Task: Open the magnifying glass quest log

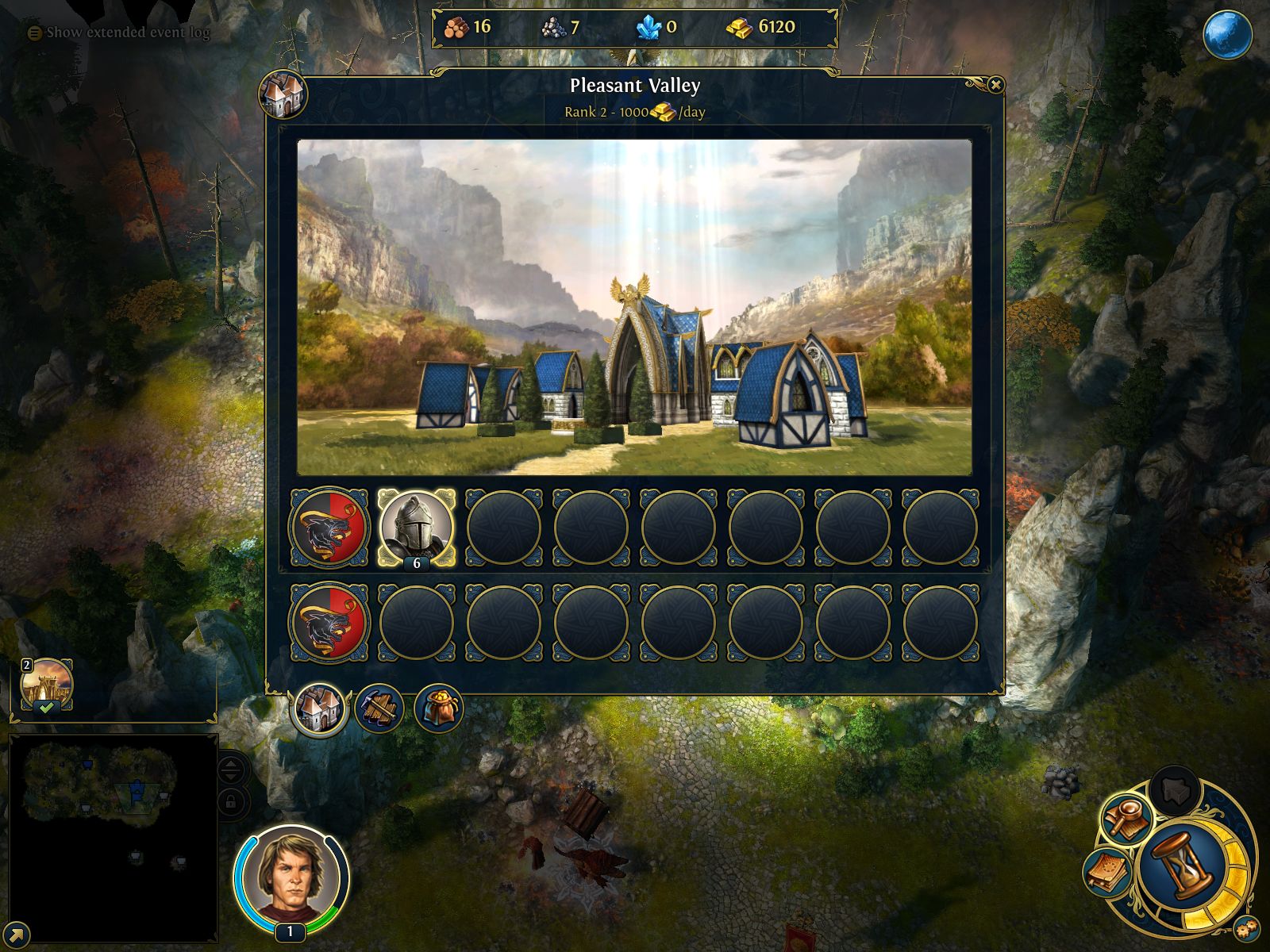Action: 1126,819
